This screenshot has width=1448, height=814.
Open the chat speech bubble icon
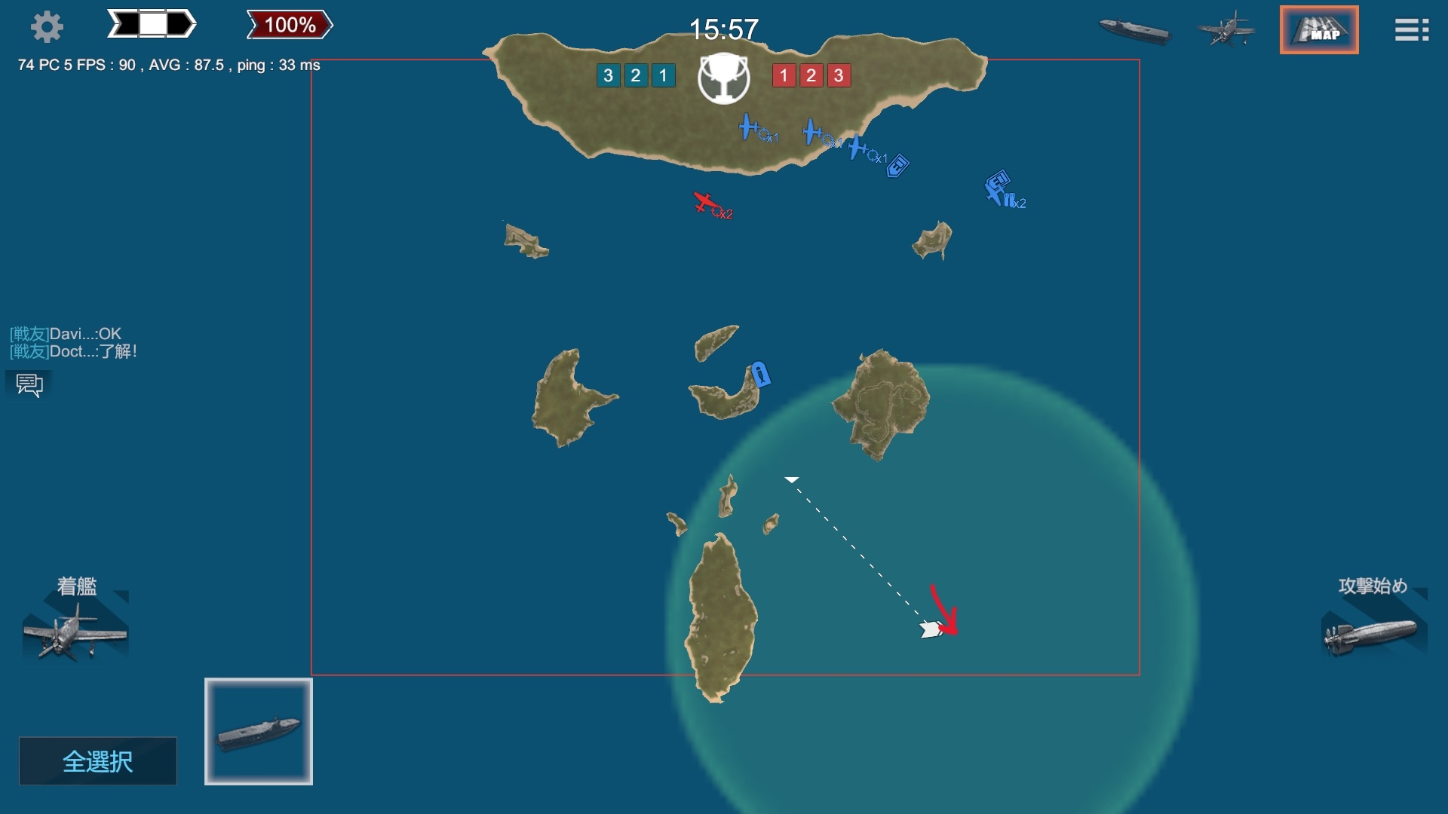pos(29,385)
